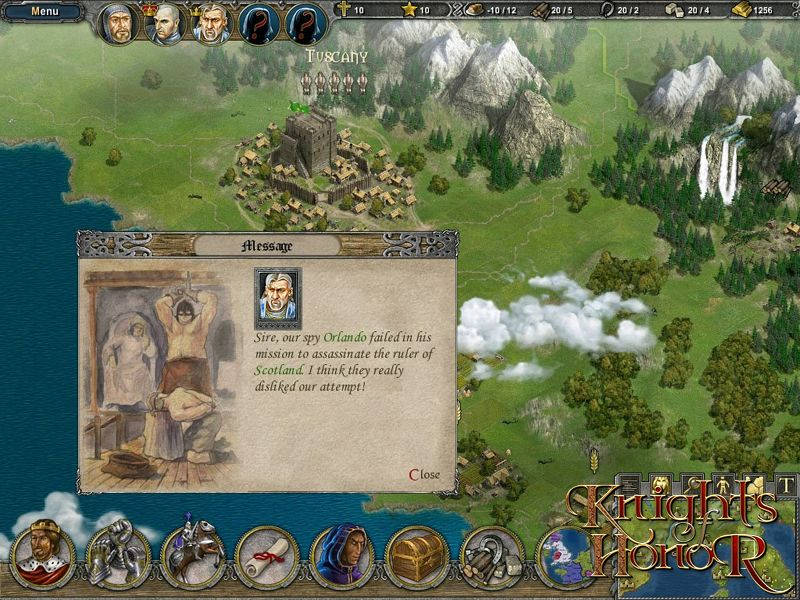The height and width of the screenshot is (600, 800).
Task: Open the treasure chest treasury icon
Action: click(417, 553)
